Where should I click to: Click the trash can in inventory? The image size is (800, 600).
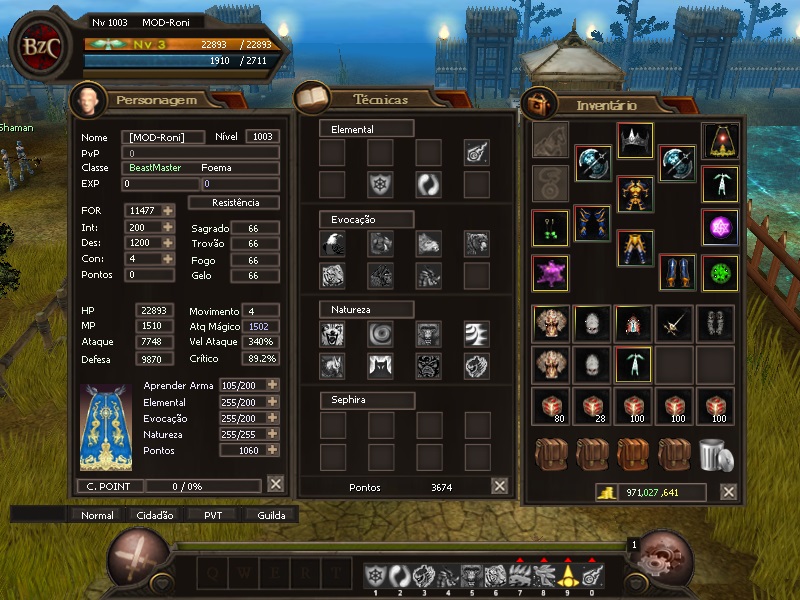pyautogui.click(x=716, y=455)
